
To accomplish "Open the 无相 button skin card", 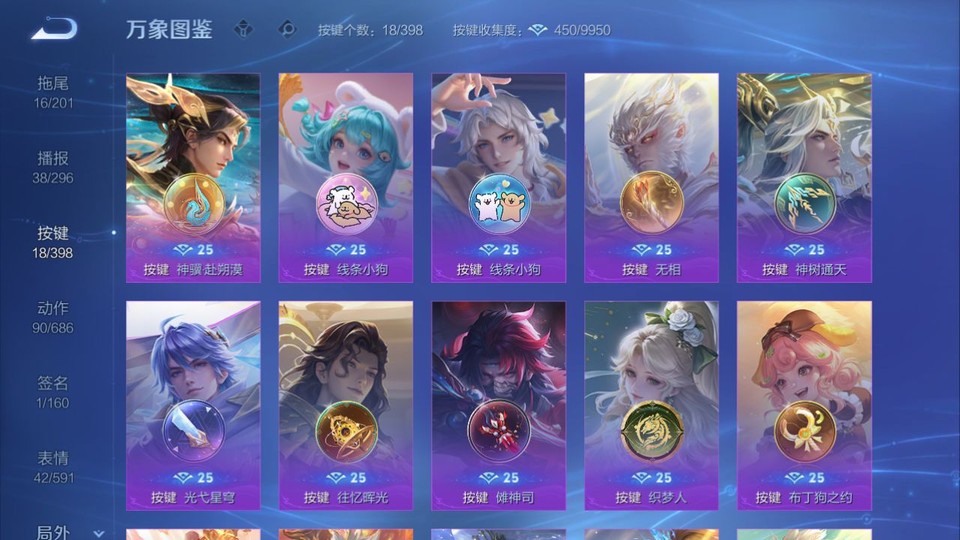I will [651, 178].
